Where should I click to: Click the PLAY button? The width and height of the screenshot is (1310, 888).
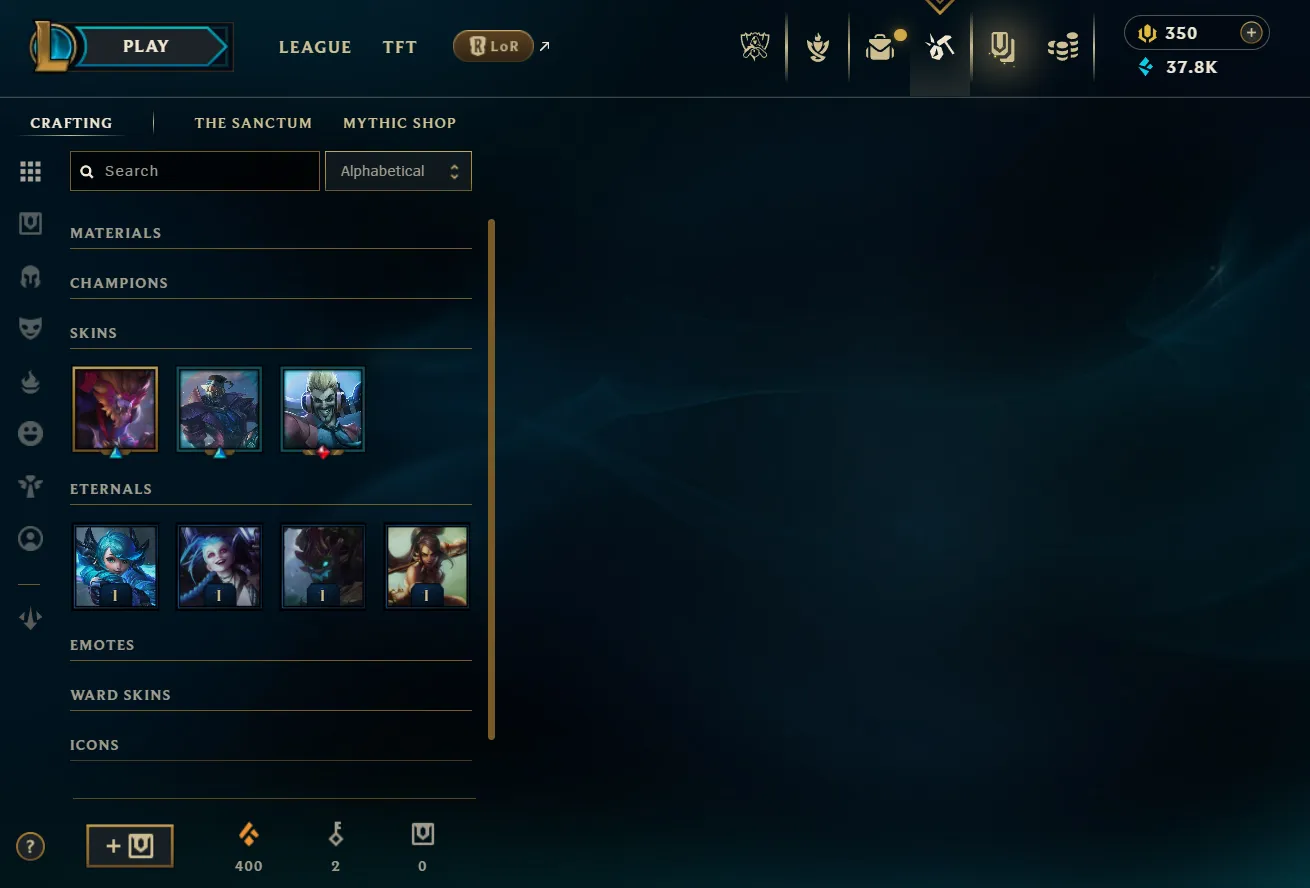tap(145, 45)
